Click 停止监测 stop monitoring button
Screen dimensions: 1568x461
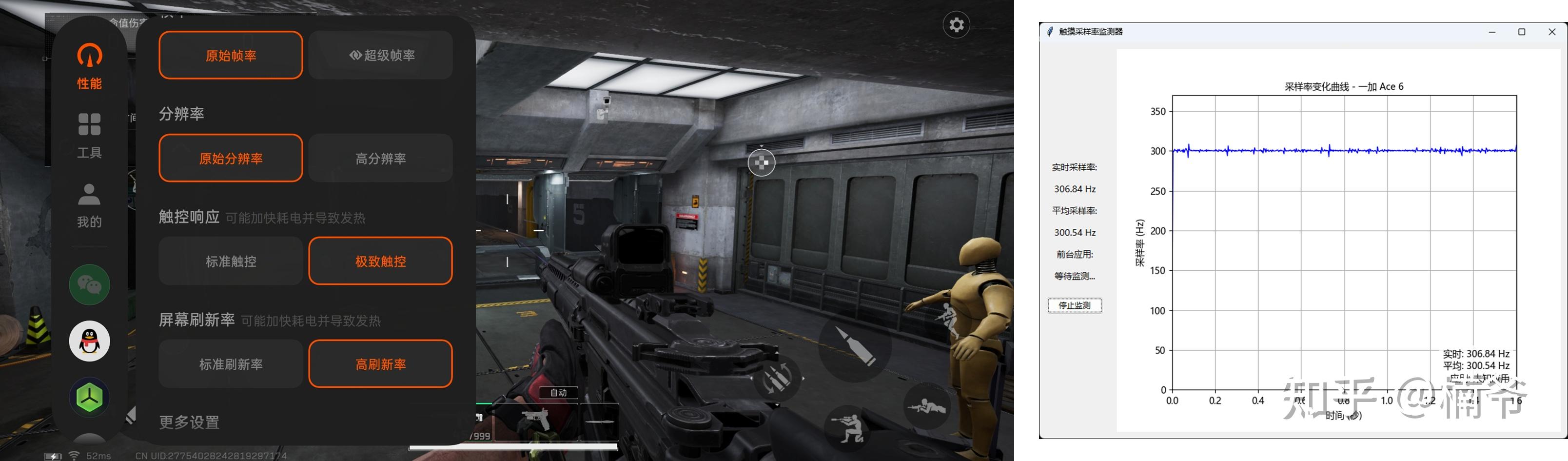pyautogui.click(x=1075, y=305)
